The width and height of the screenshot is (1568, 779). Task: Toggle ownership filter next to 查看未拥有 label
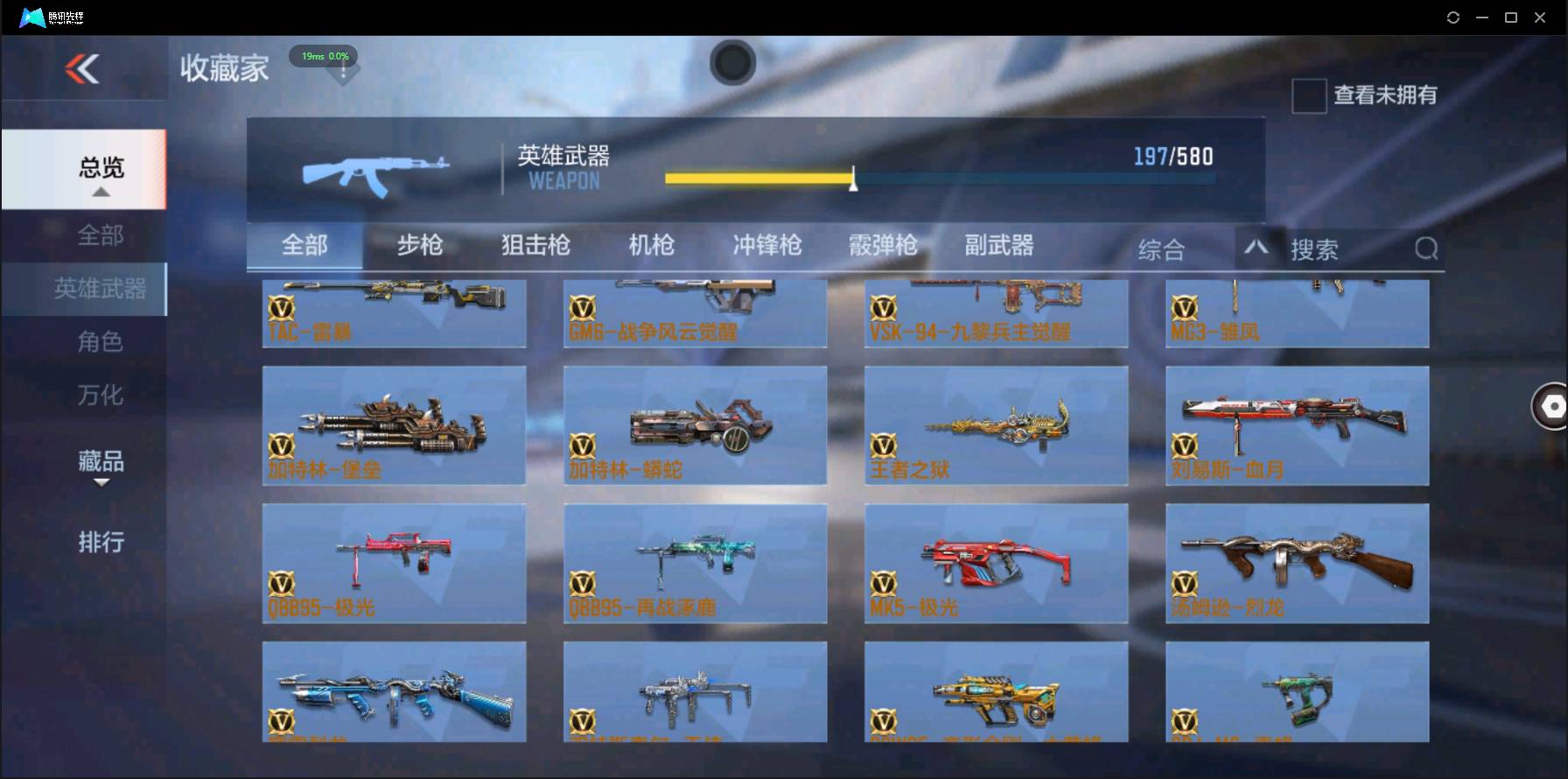pyautogui.click(x=1308, y=96)
